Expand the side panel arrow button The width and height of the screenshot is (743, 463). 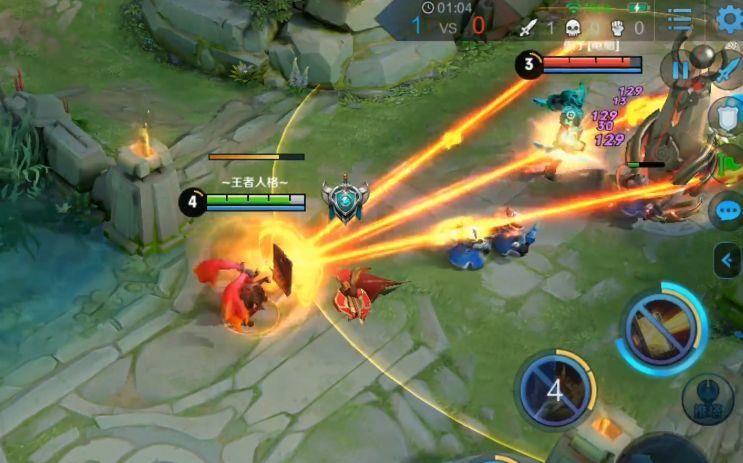(727, 261)
